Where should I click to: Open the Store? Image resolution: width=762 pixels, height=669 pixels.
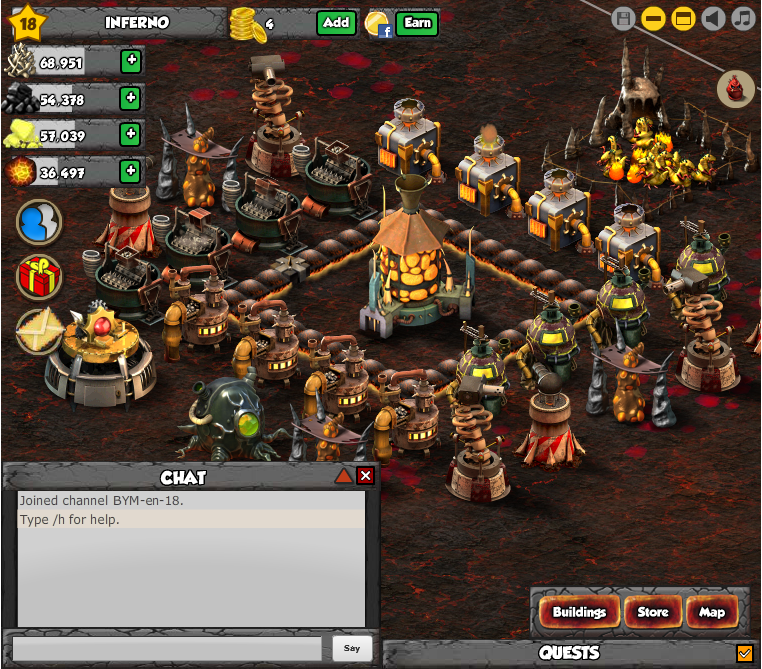(653, 612)
